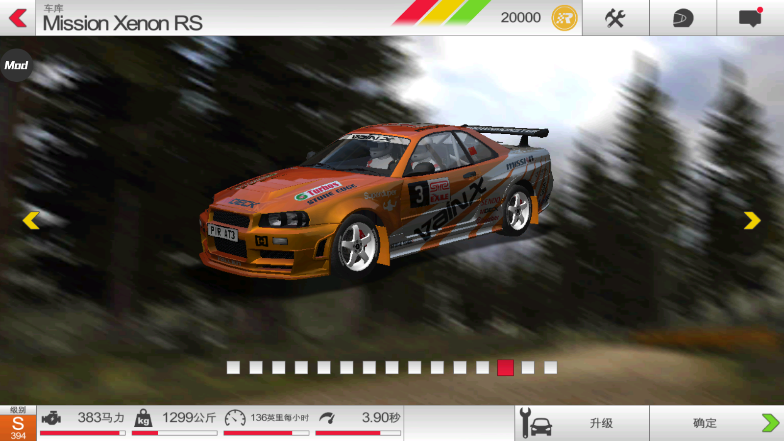Open the wrench and hammer tools menu

(x=615, y=17)
